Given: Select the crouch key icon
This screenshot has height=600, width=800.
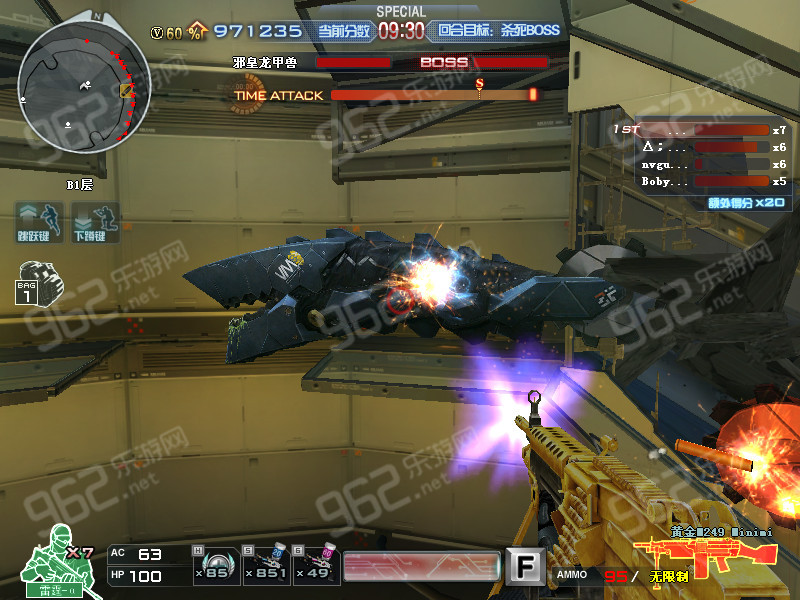Looking at the screenshot, I should point(95,221).
